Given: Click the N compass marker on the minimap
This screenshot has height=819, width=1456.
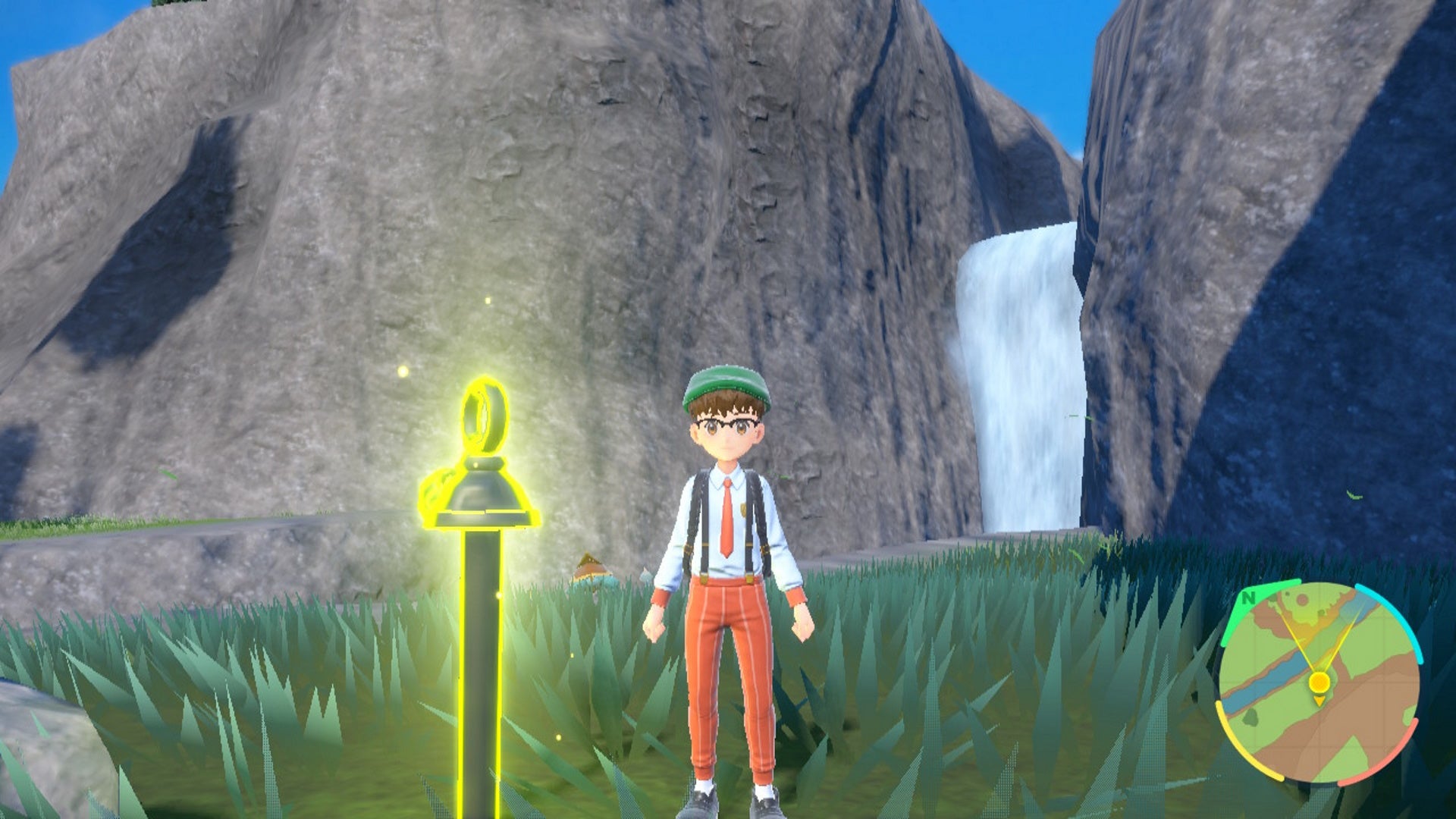Looking at the screenshot, I should (1247, 598).
